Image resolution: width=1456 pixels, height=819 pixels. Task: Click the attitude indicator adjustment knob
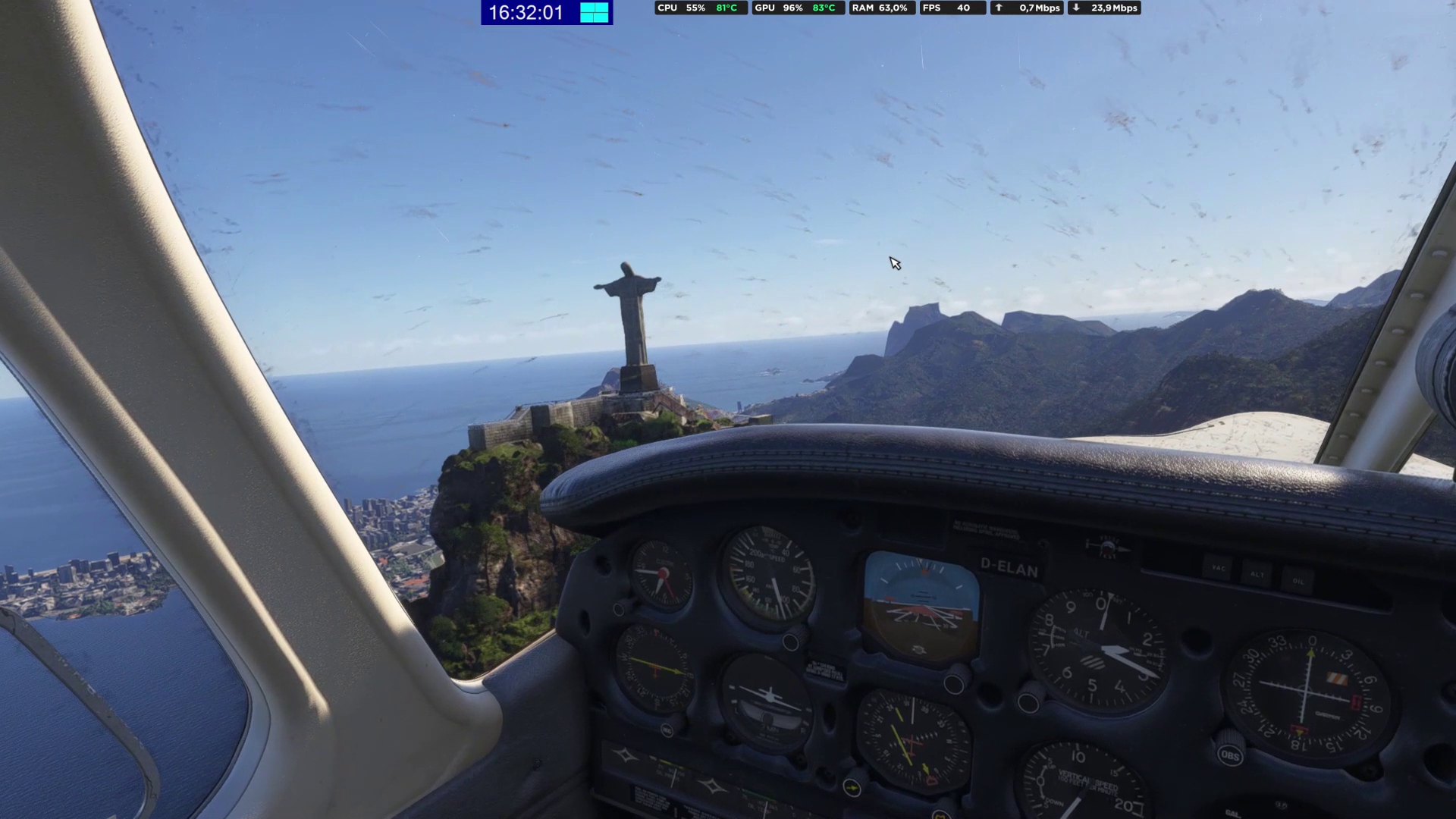pyautogui.click(x=955, y=684)
